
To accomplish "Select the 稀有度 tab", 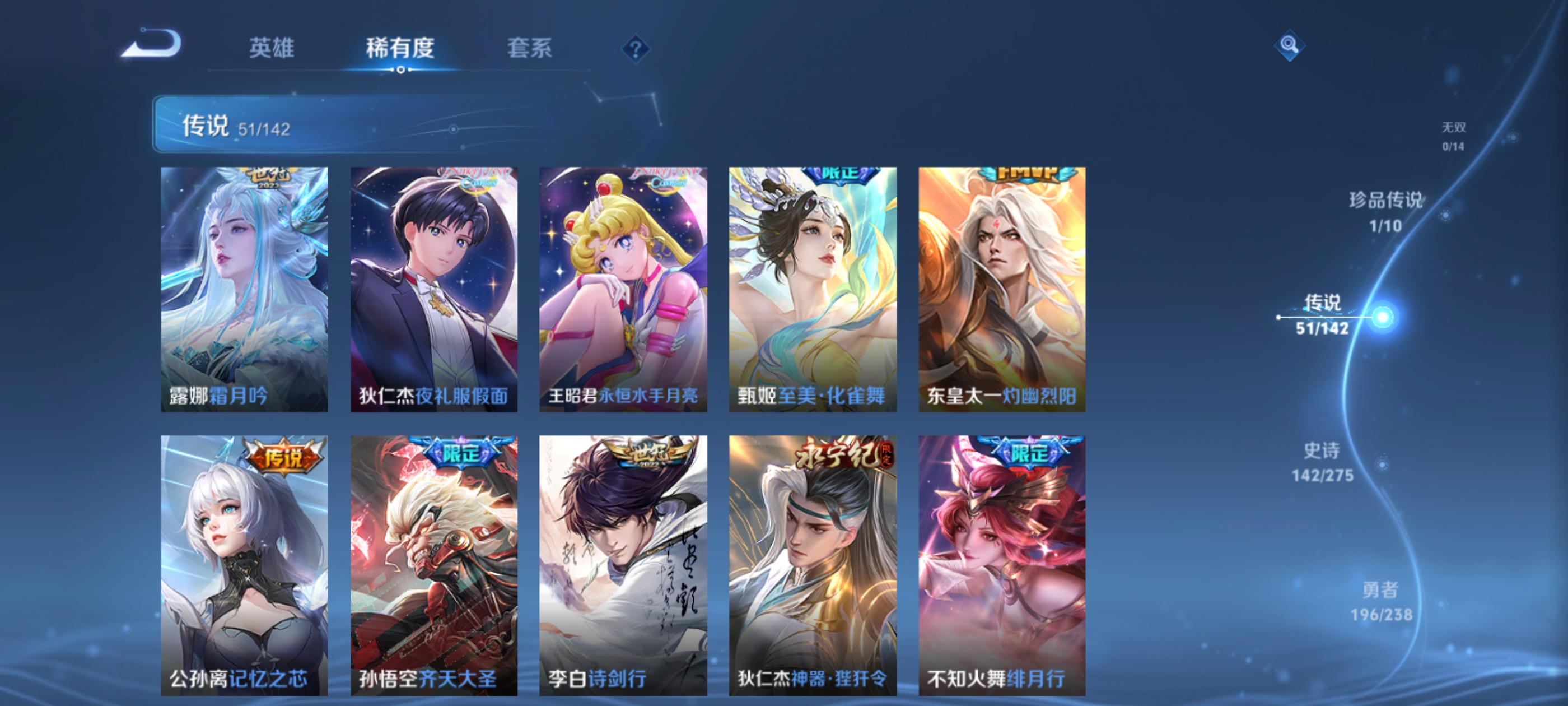I will [400, 50].
